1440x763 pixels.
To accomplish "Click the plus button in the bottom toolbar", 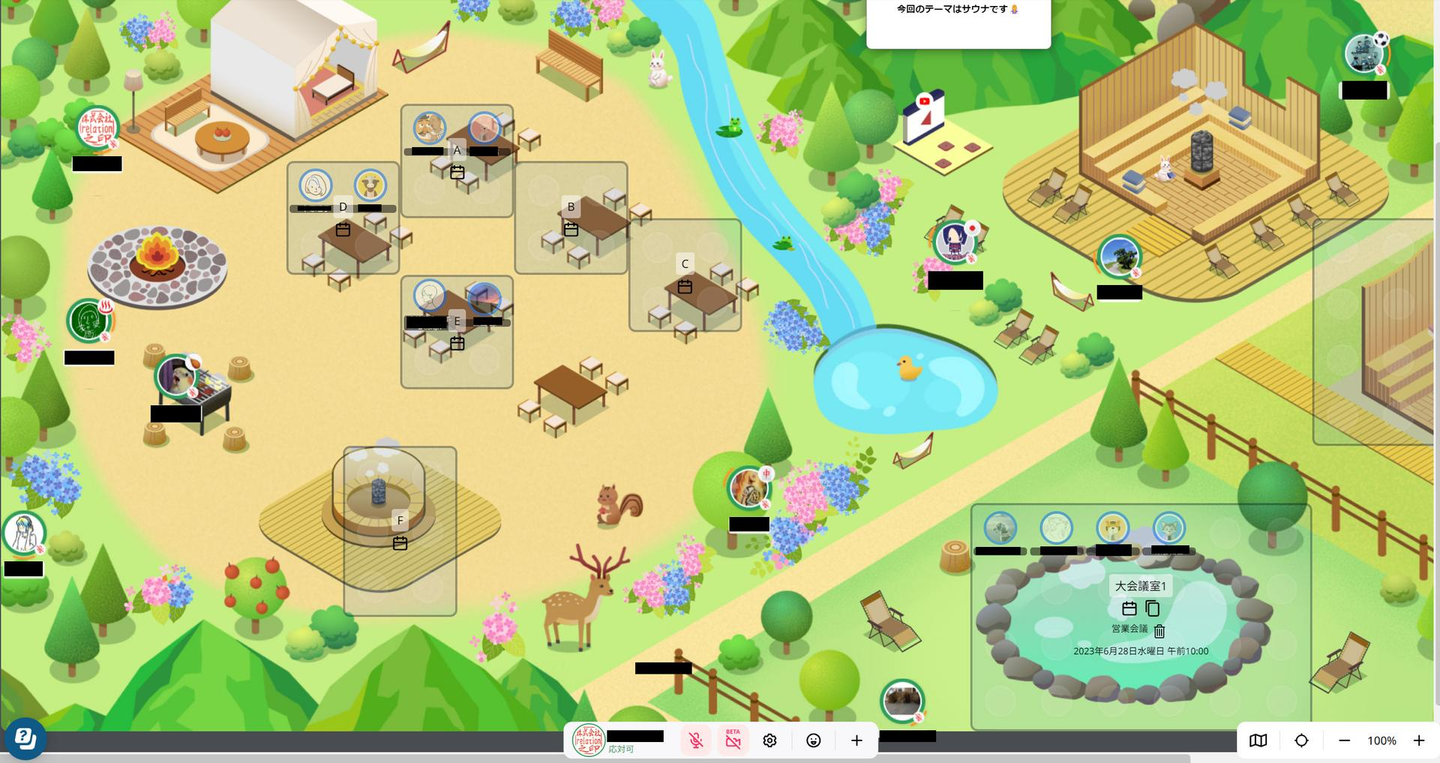I will (857, 741).
